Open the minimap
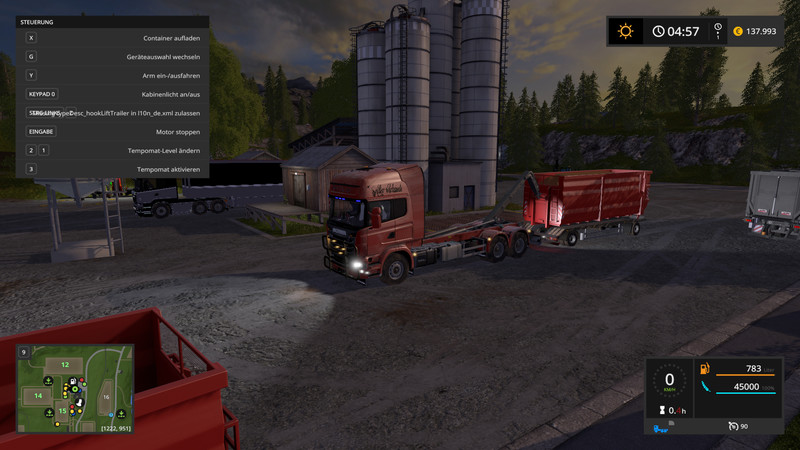This screenshot has width=800, height=450. coord(74,388)
